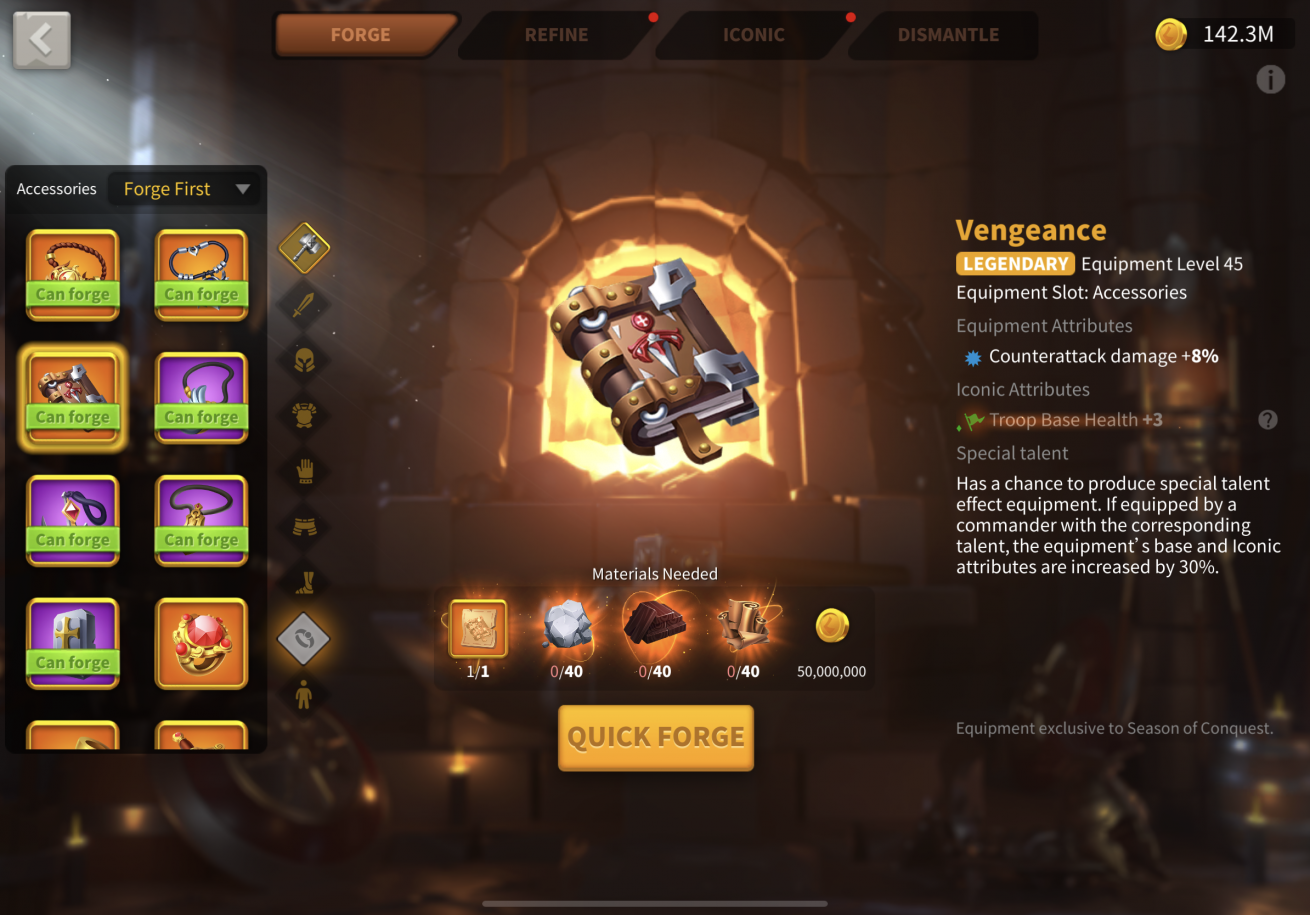Click the Quick Forge button
Image resolution: width=1310 pixels, height=915 pixels.
point(655,738)
